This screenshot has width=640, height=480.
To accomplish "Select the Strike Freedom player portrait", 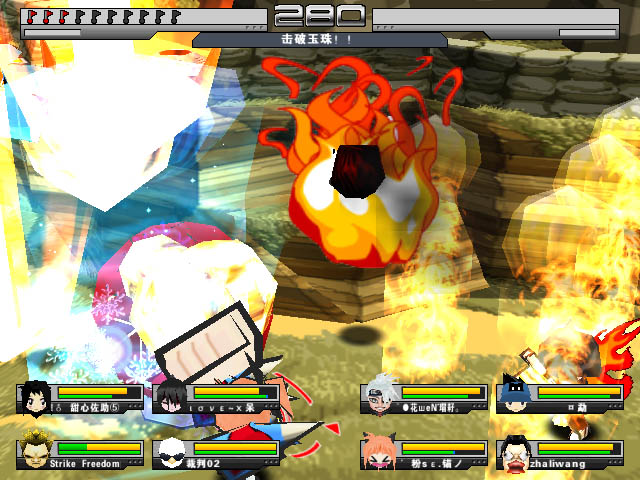I will click(x=33, y=452).
